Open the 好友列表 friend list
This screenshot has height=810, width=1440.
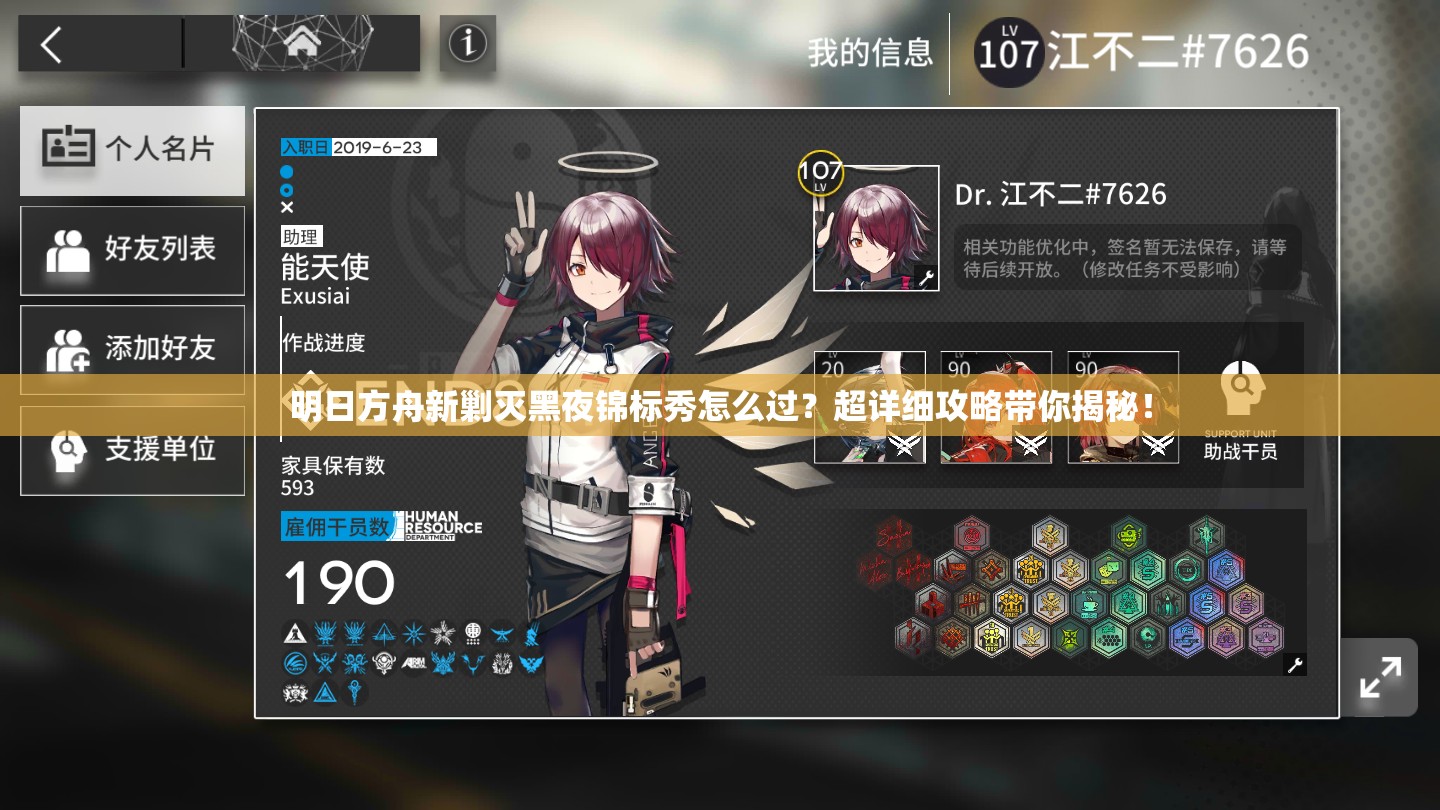pos(132,250)
